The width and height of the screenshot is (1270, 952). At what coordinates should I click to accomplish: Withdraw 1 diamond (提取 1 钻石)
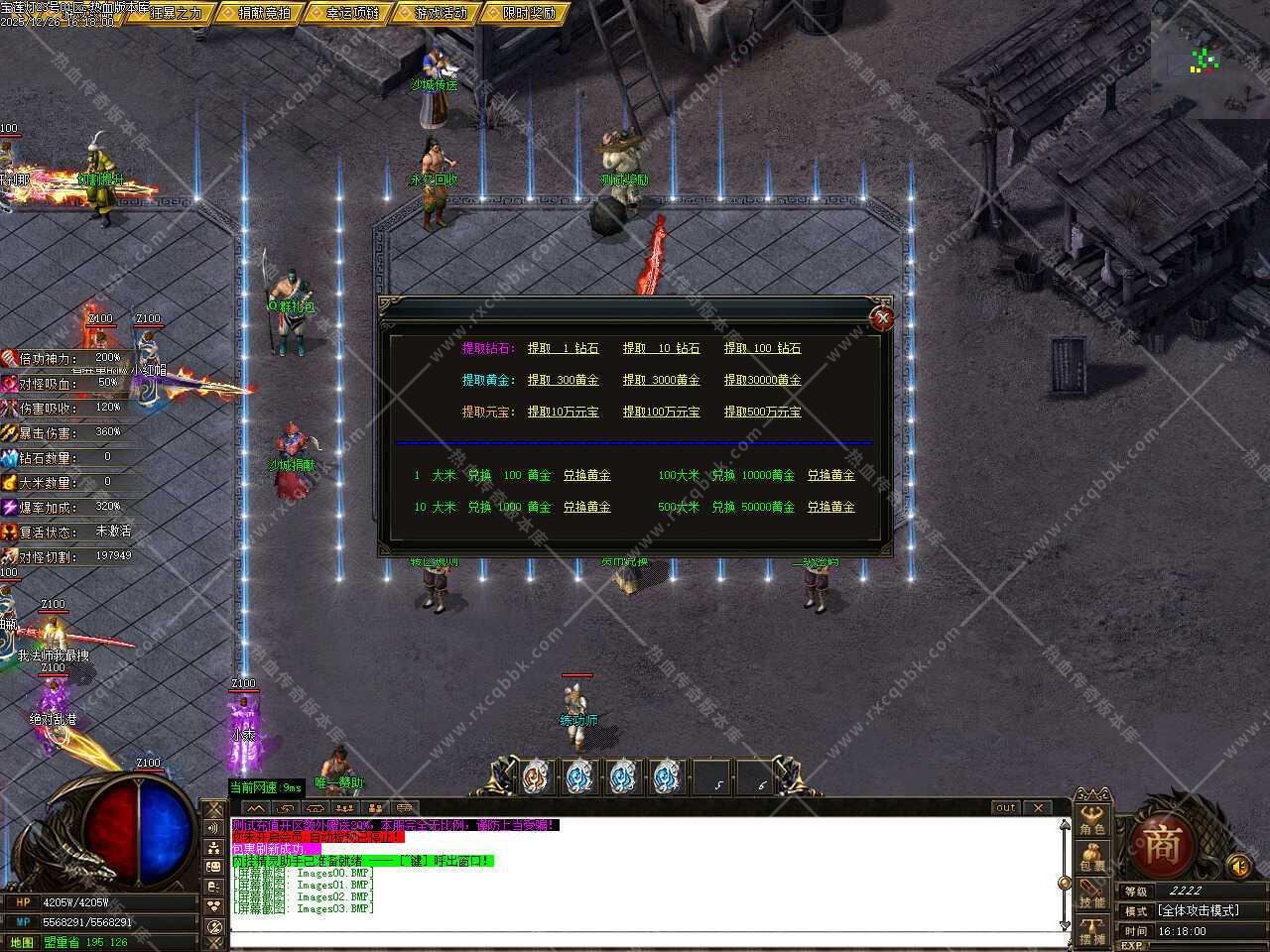[x=563, y=348]
